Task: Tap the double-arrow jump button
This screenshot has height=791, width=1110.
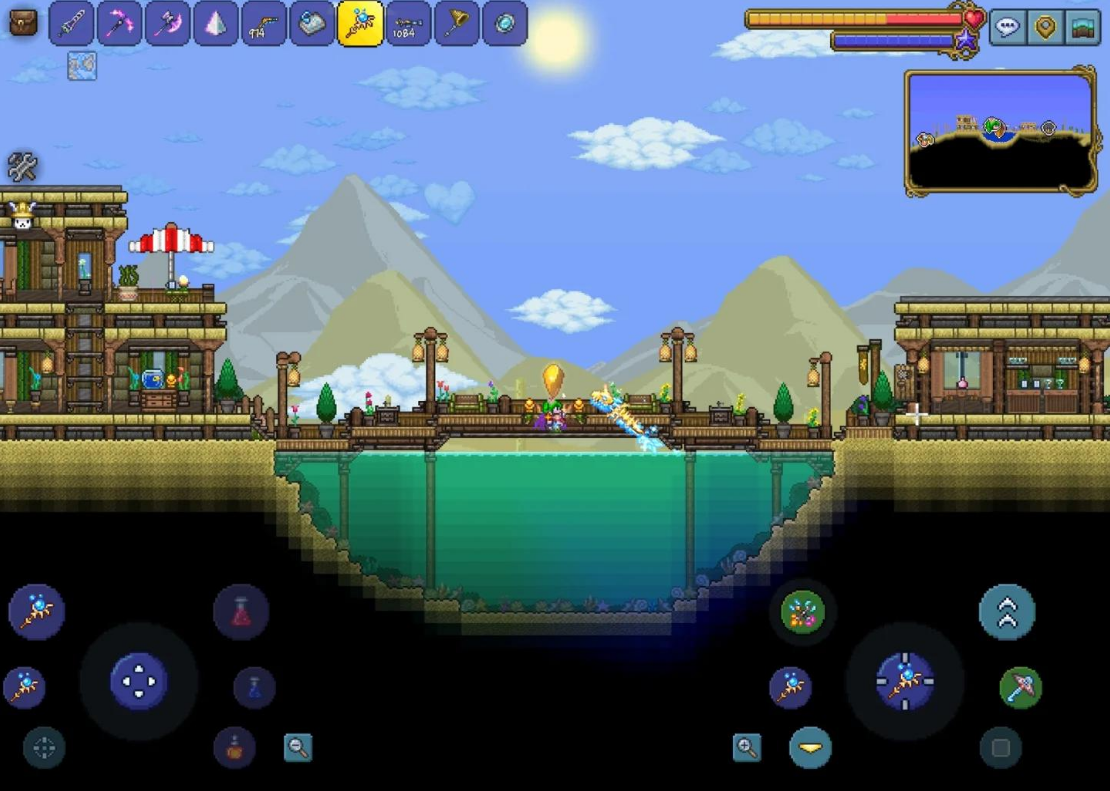Action: (x=1007, y=612)
